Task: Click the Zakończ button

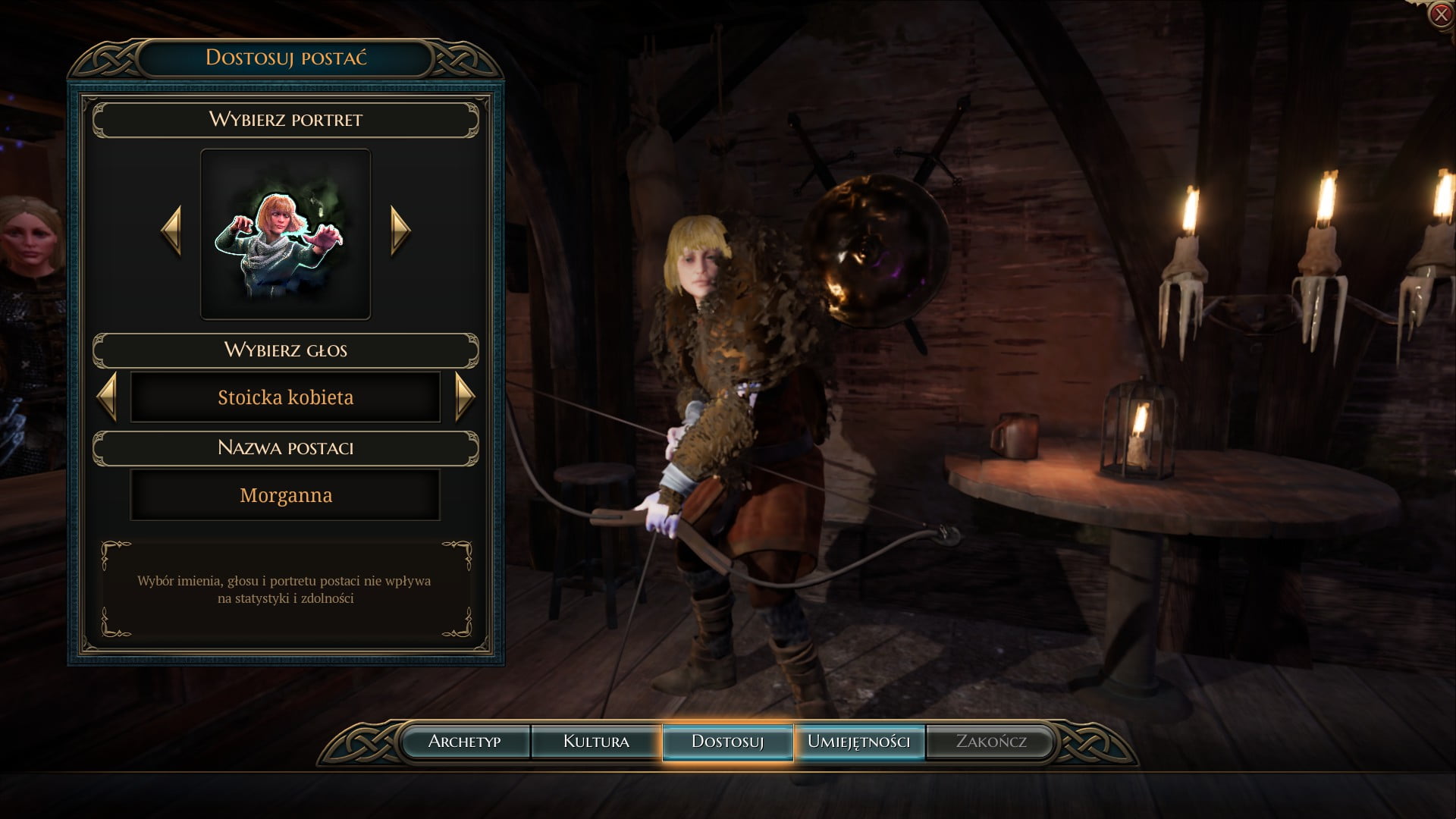Action: point(990,742)
